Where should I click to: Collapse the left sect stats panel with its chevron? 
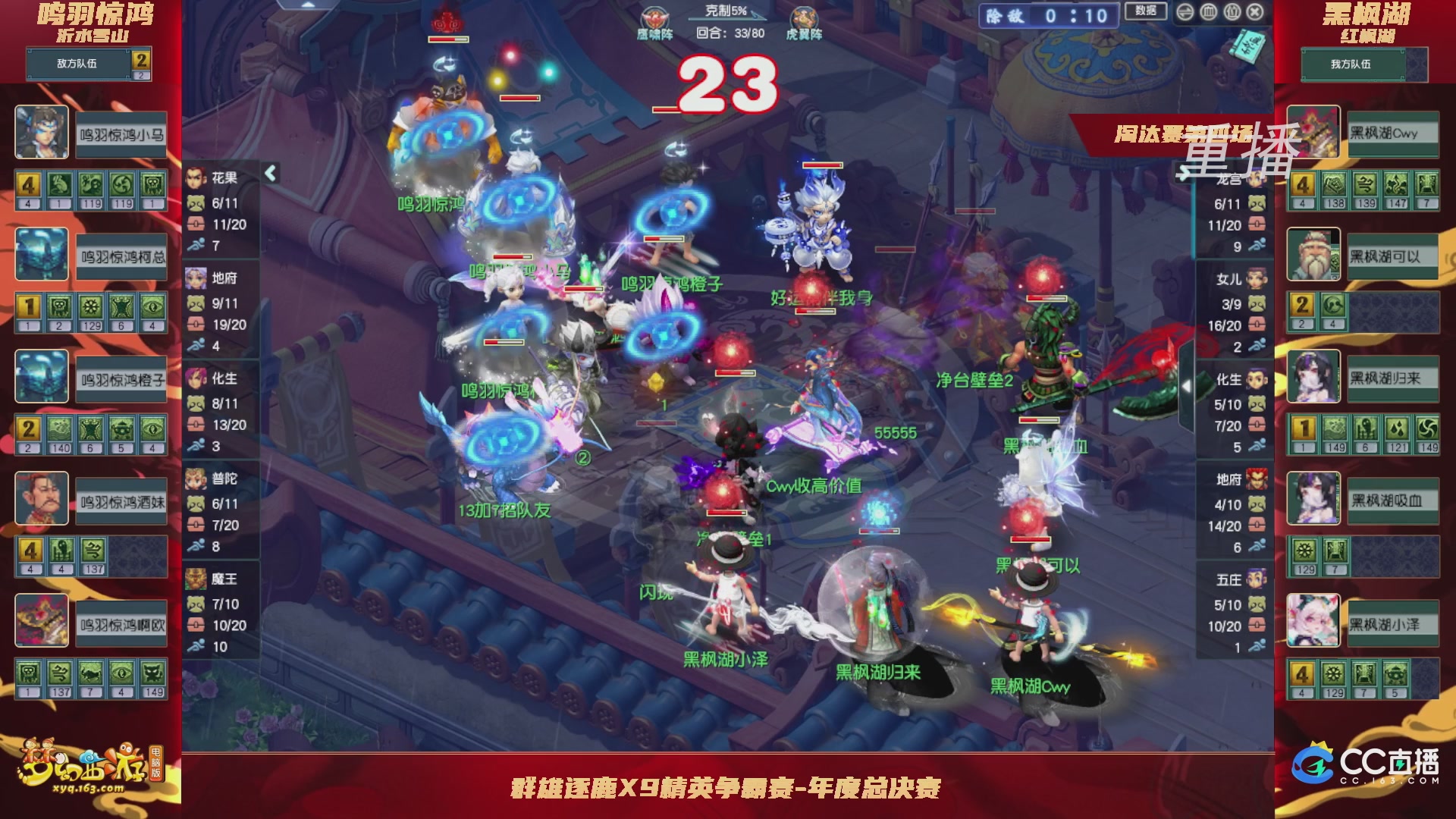click(x=270, y=173)
